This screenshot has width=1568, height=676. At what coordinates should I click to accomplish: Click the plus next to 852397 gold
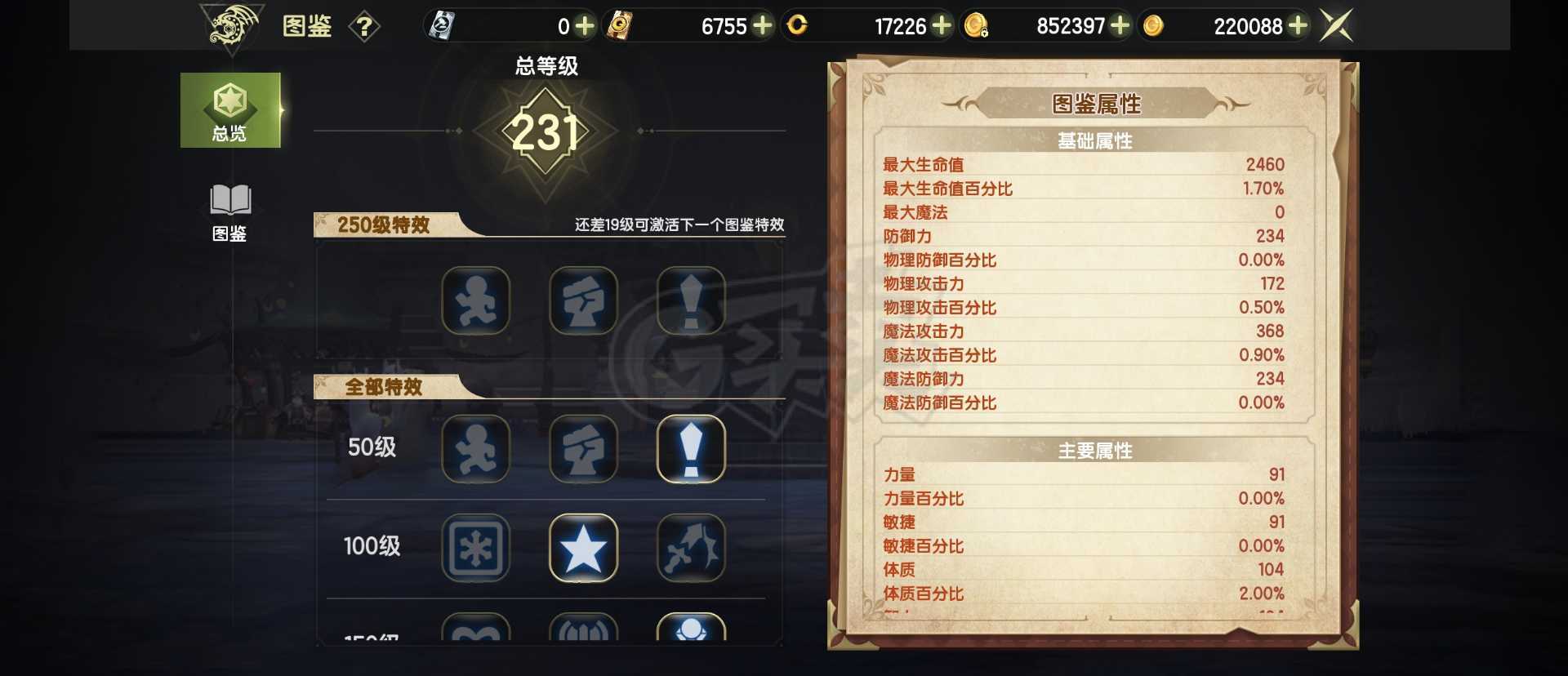point(1120,25)
